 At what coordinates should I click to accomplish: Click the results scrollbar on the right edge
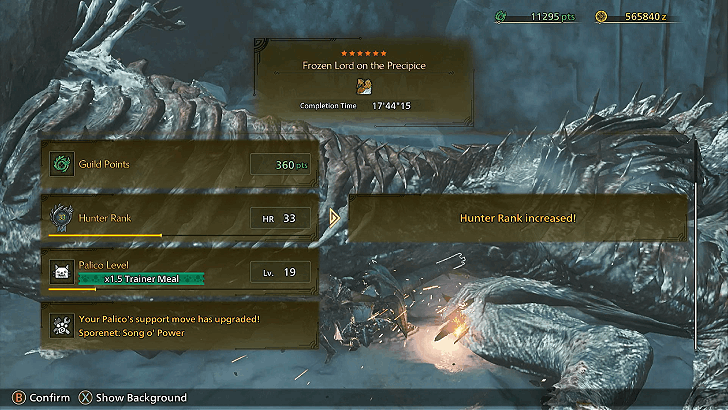697,240
